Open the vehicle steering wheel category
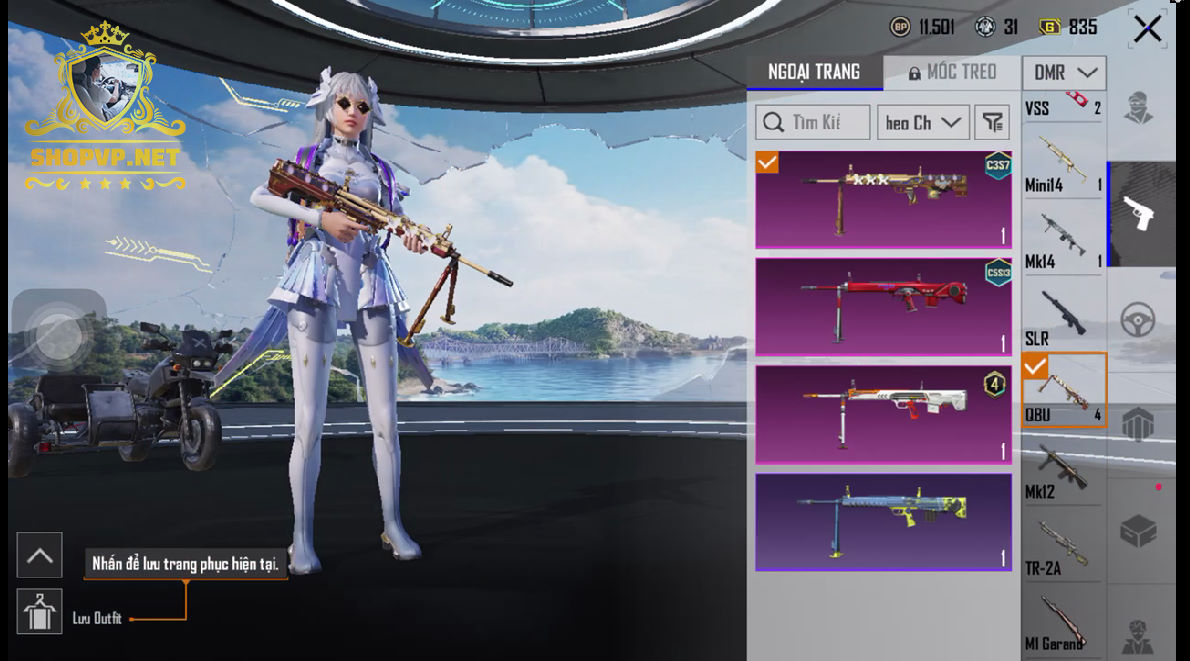 [1139, 320]
